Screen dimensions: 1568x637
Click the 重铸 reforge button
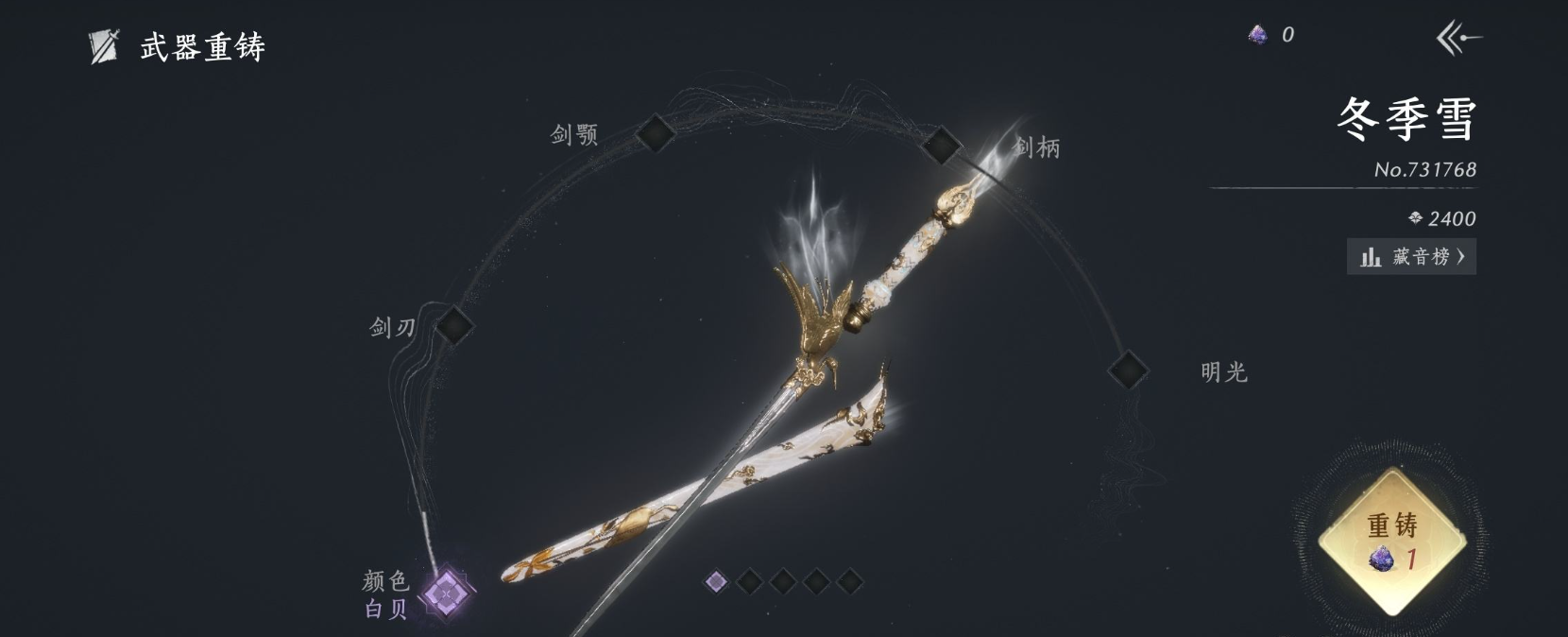[1392, 541]
